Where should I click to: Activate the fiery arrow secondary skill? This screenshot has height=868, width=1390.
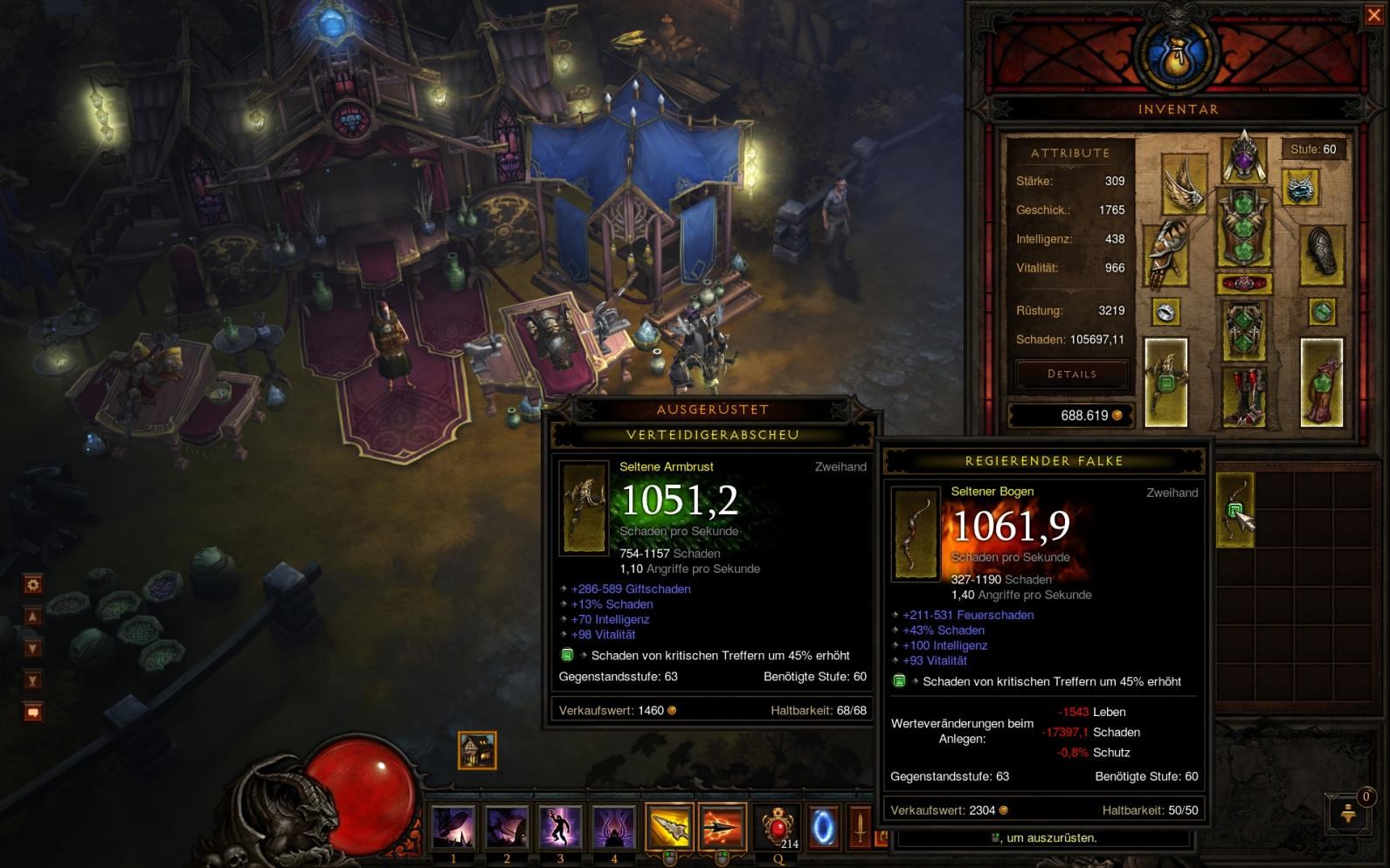point(722,827)
